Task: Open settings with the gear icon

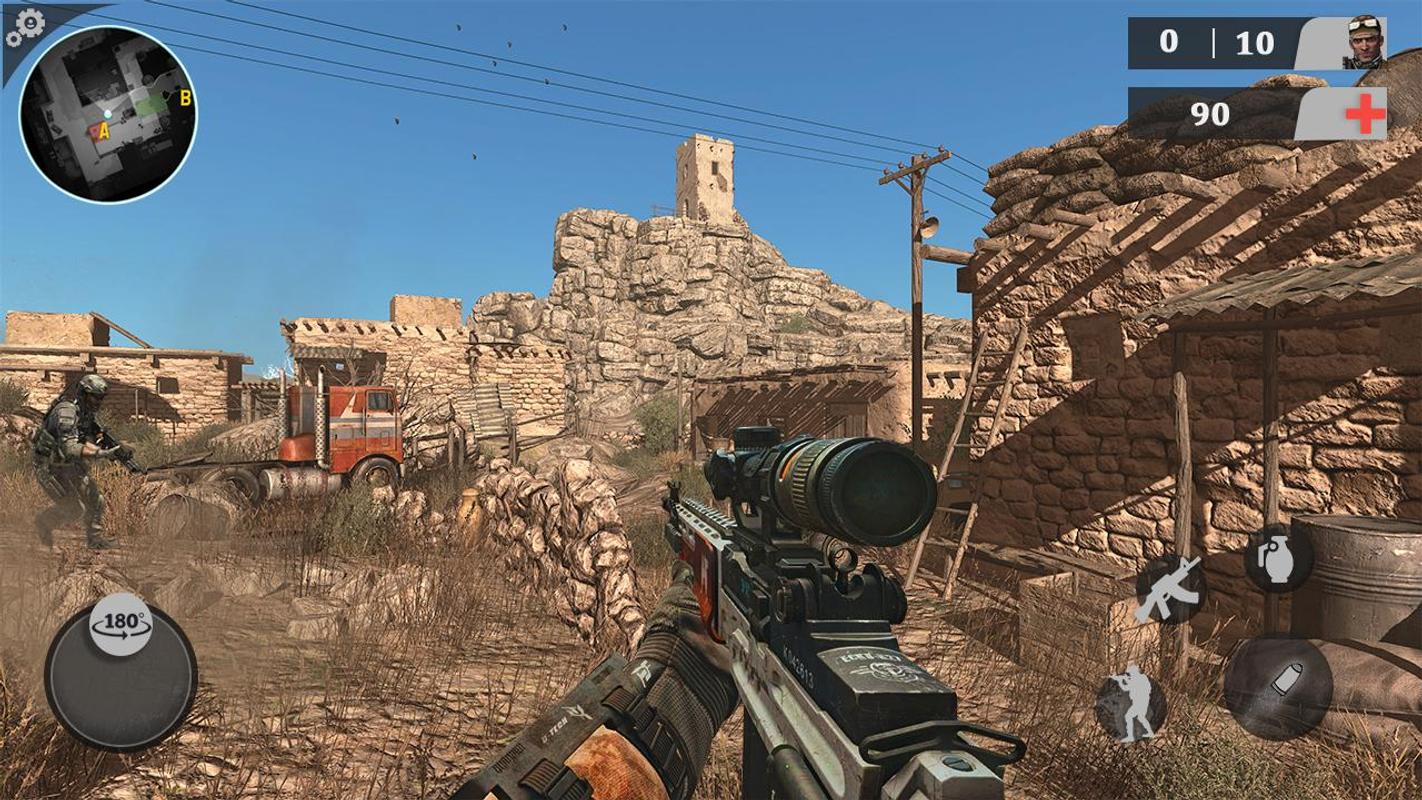Action: pyautogui.click(x=26, y=27)
